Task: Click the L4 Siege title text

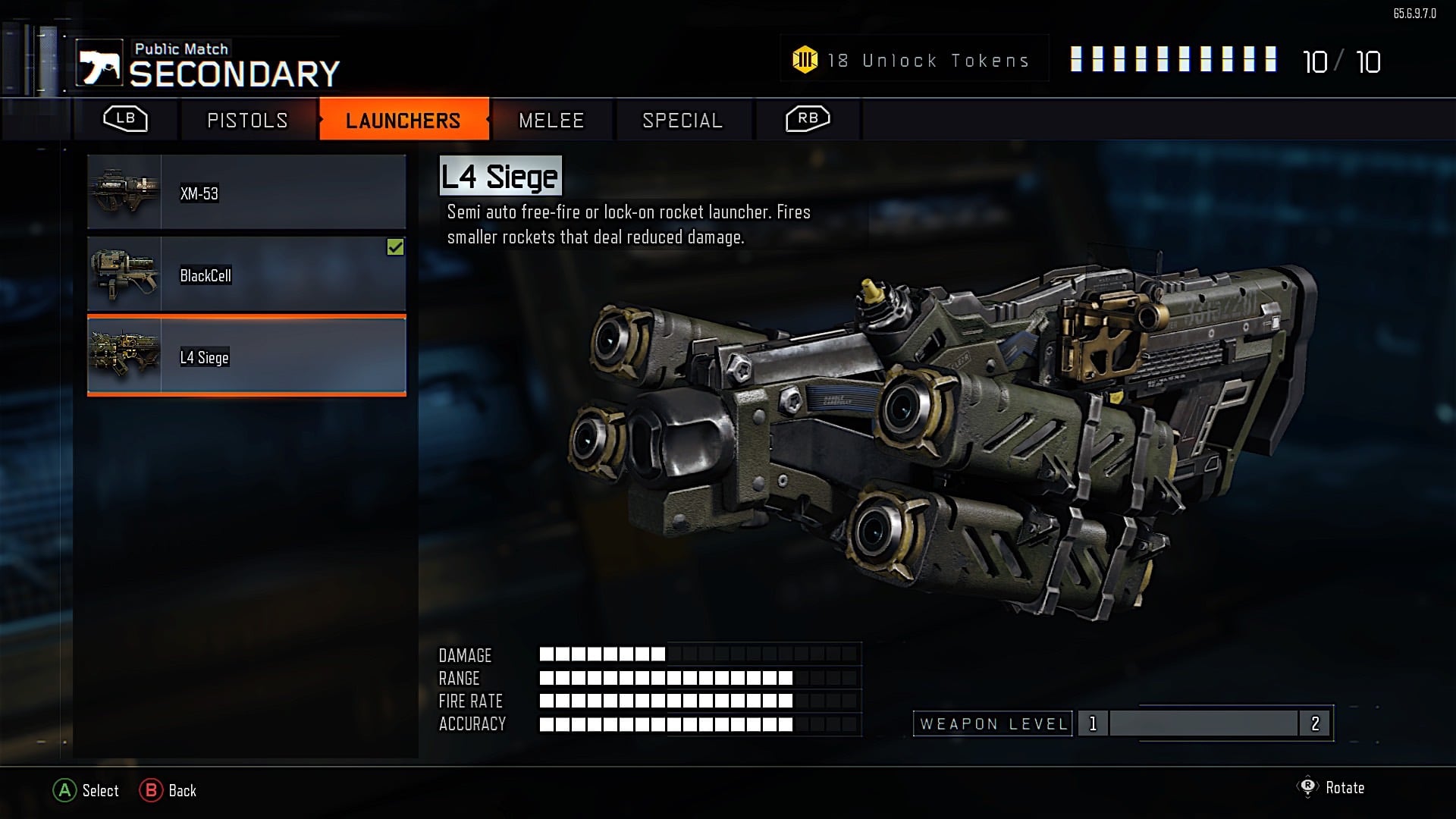Action: point(502,177)
